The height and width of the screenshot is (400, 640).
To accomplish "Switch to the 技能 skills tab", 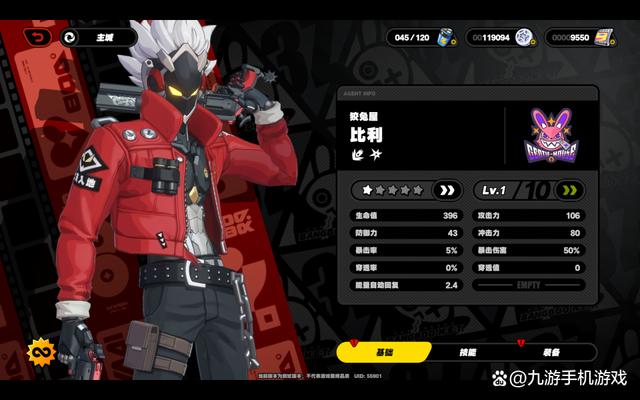I will coord(468,352).
